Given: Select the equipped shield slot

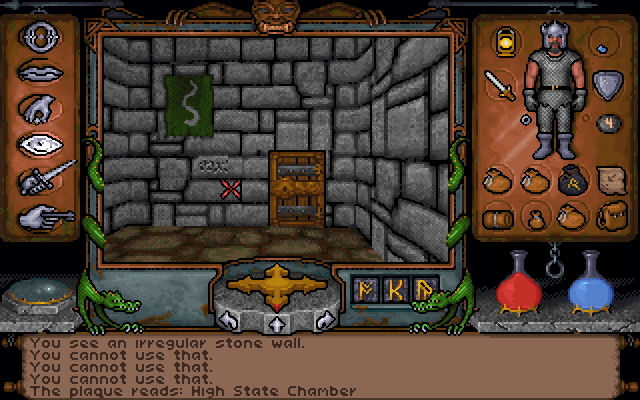Looking at the screenshot, I should (605, 85).
